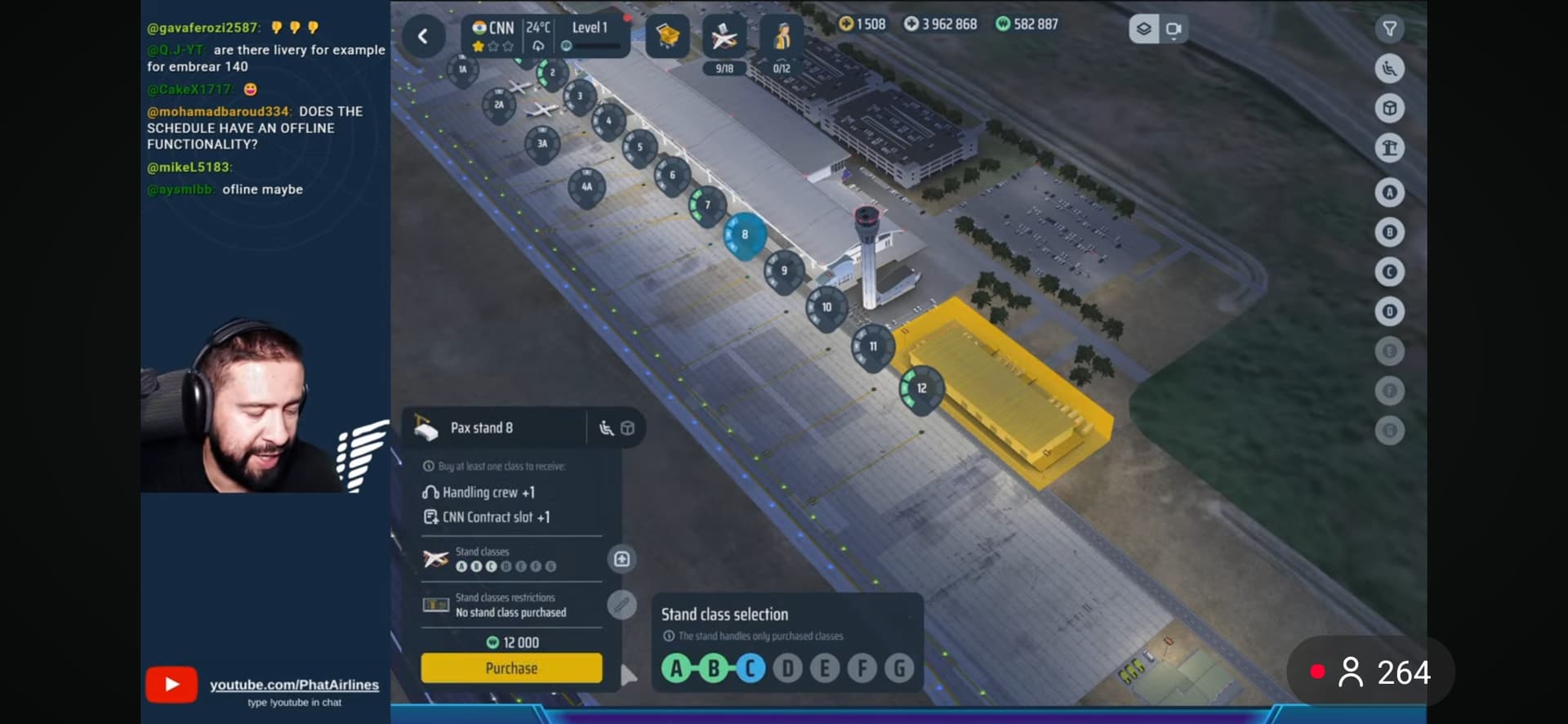1568x724 pixels.
Task: Toggle the map layers button
Action: click(x=1143, y=29)
